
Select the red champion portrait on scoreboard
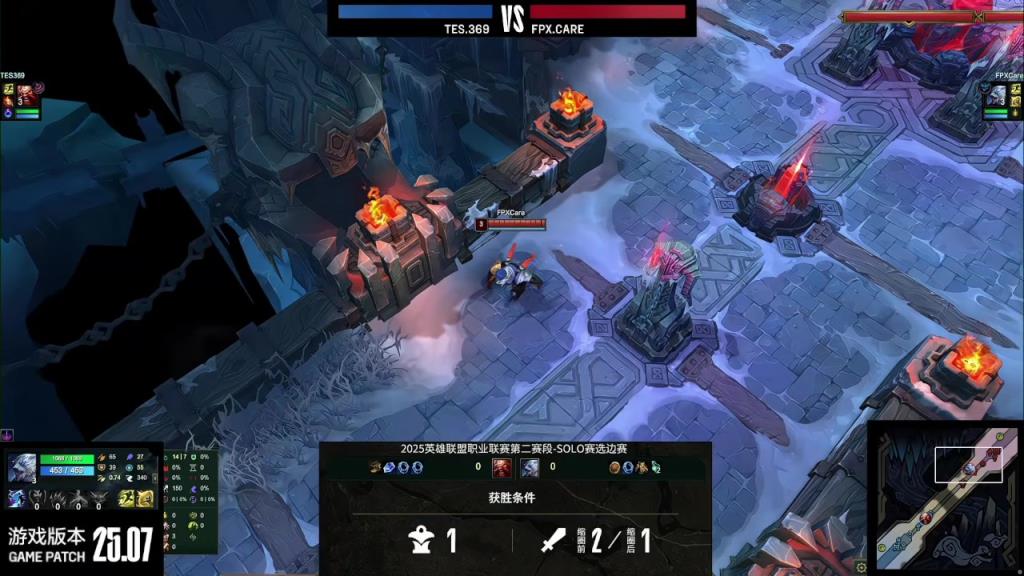[502, 467]
